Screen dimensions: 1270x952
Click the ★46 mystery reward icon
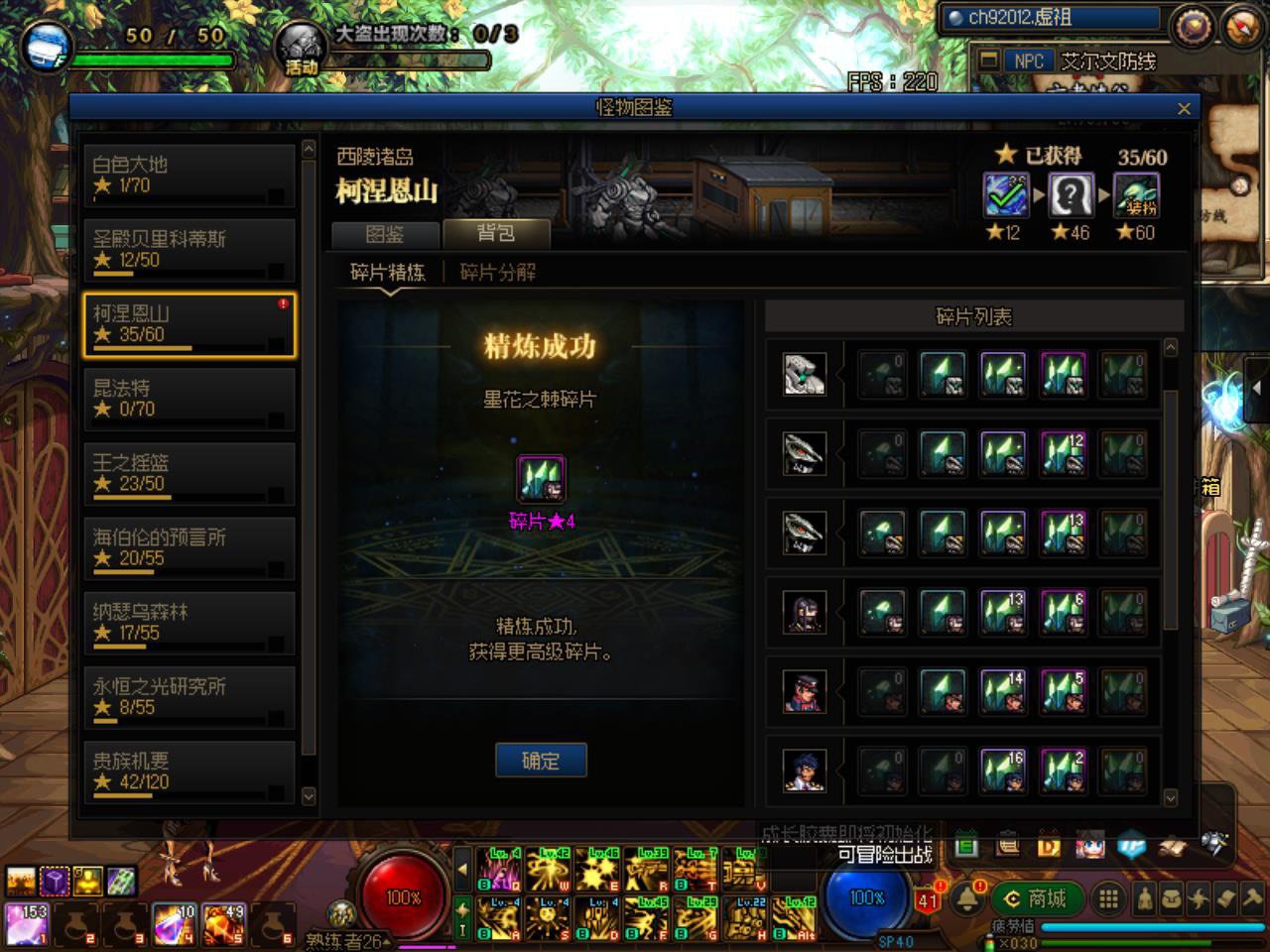tap(1072, 195)
